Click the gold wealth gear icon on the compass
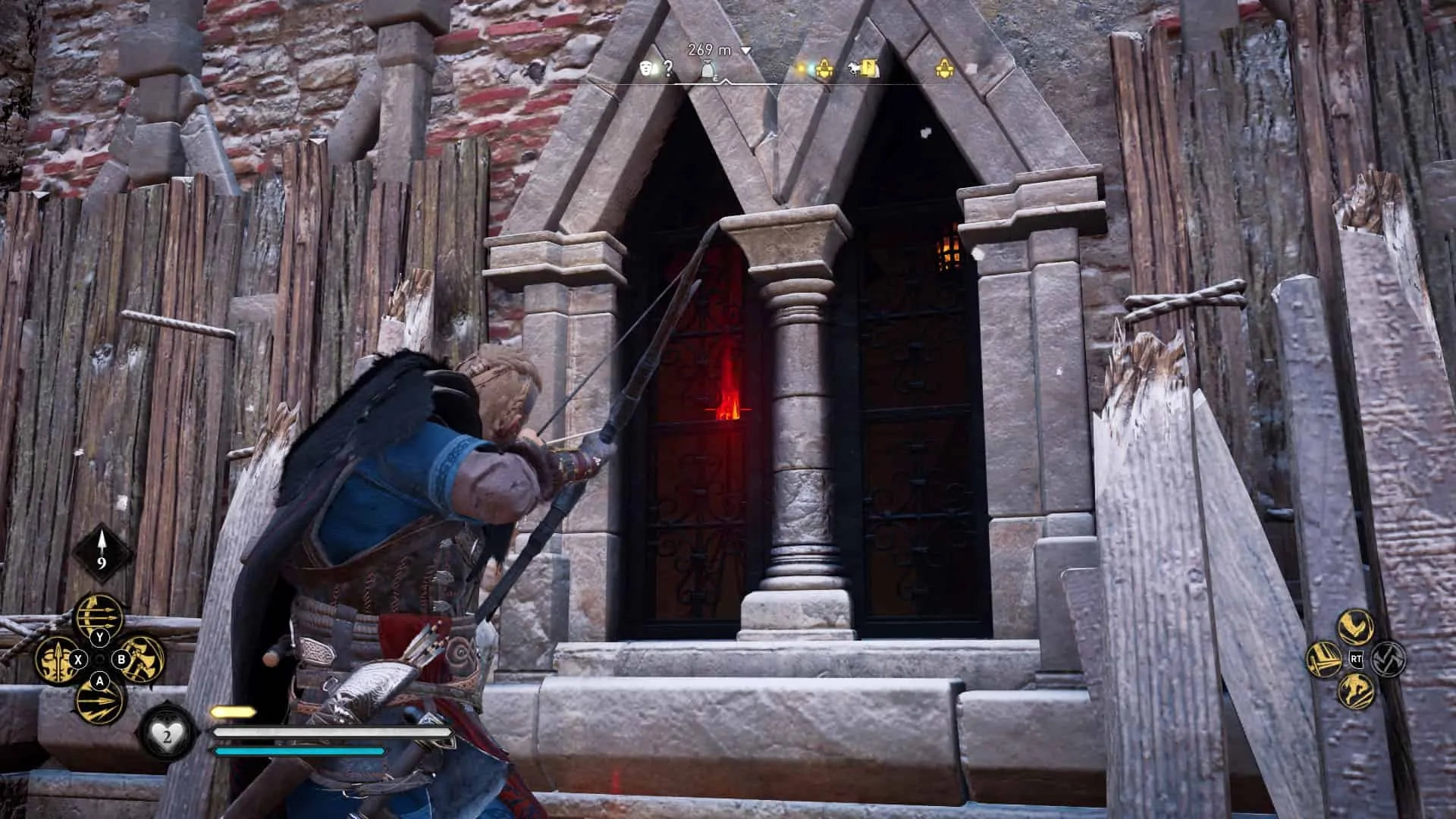 pos(826,68)
